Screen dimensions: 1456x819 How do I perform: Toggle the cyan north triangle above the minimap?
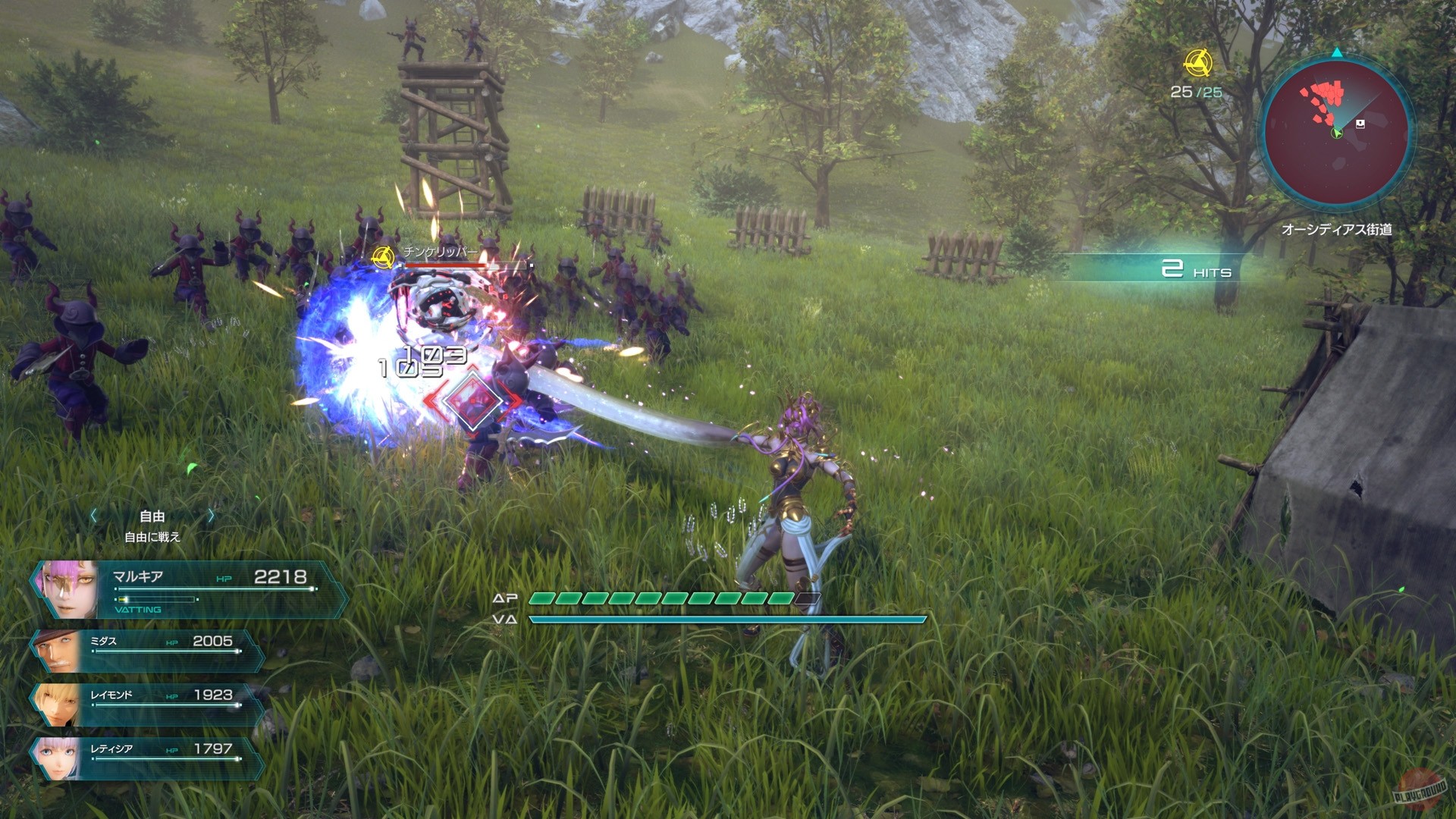[x=1337, y=53]
